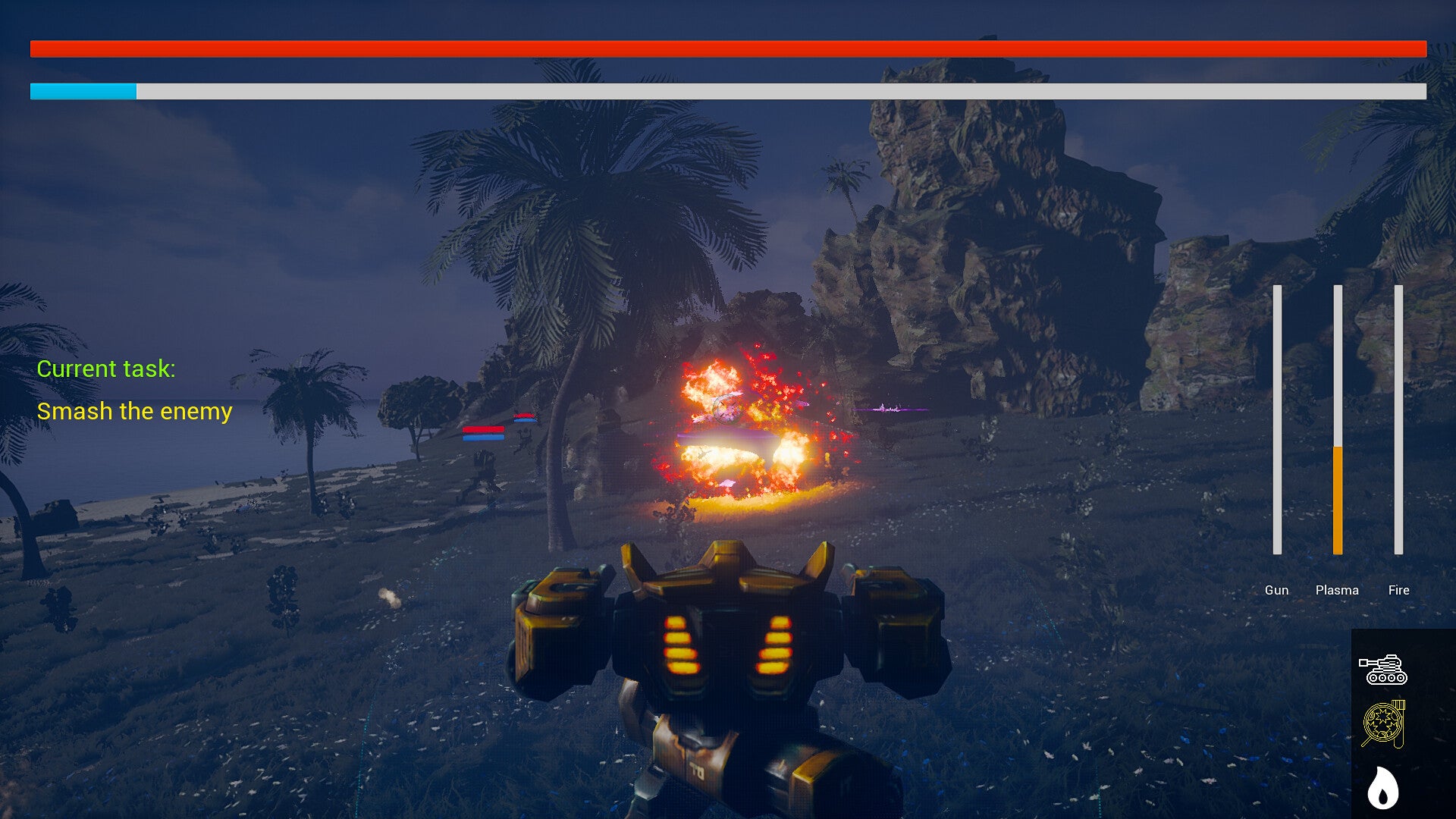Choose the yellow plasma weapon icon
Screen dimensions: 1456x819
click(1383, 724)
